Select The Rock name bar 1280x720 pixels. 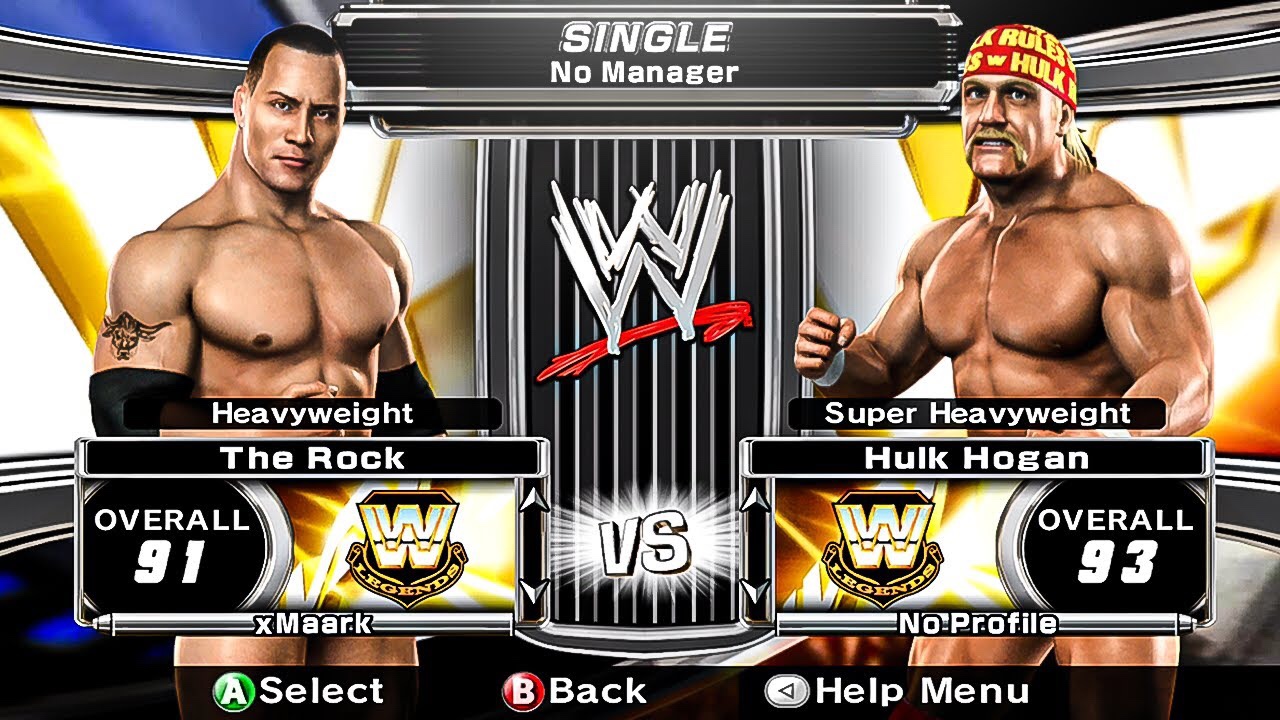click(312, 458)
